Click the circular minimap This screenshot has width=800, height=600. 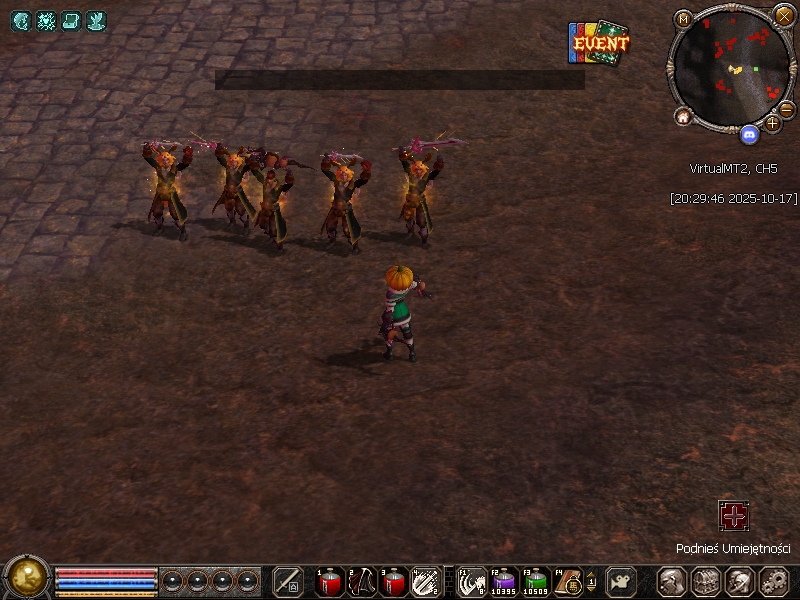click(731, 67)
